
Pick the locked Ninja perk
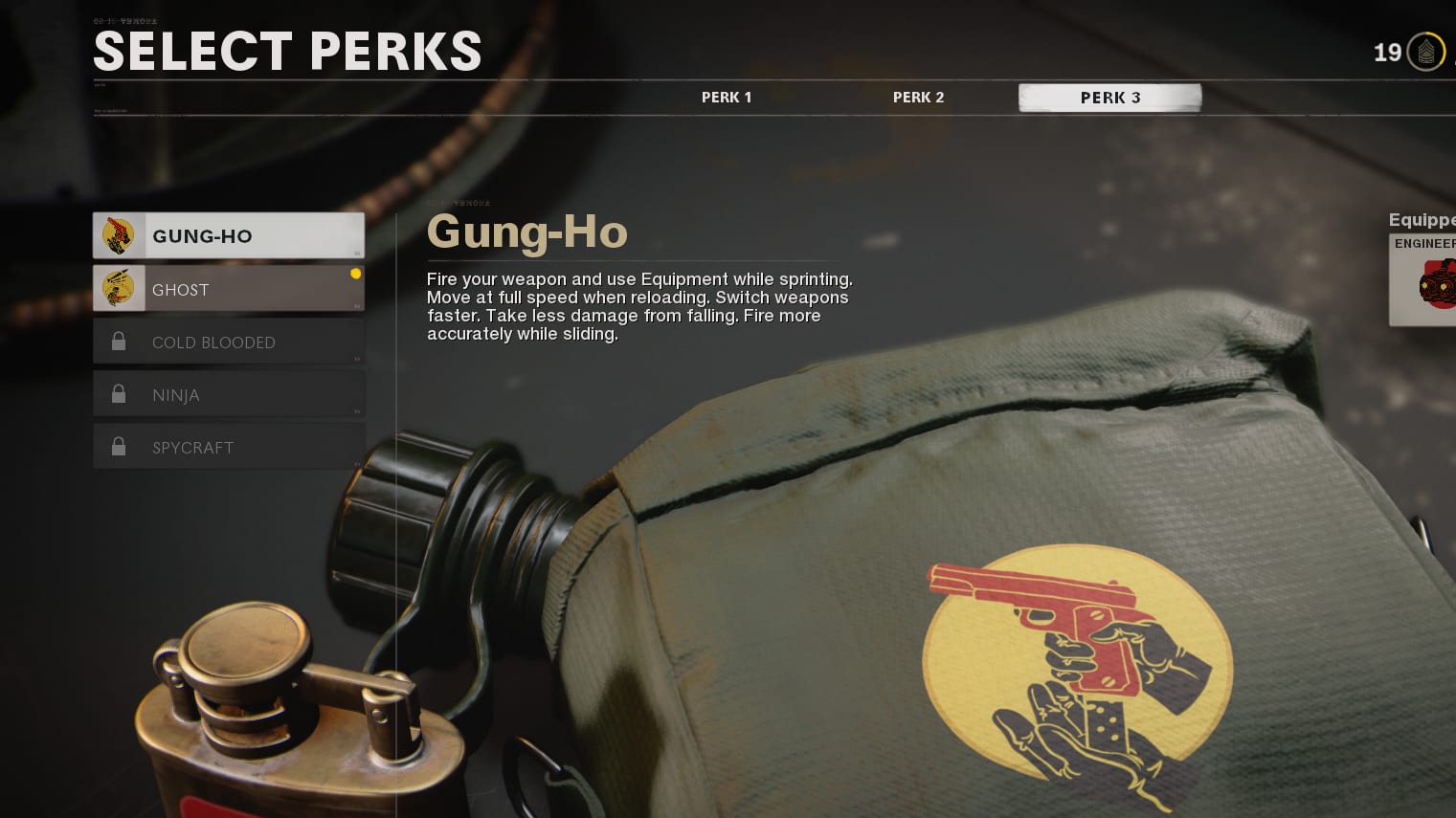click(229, 394)
